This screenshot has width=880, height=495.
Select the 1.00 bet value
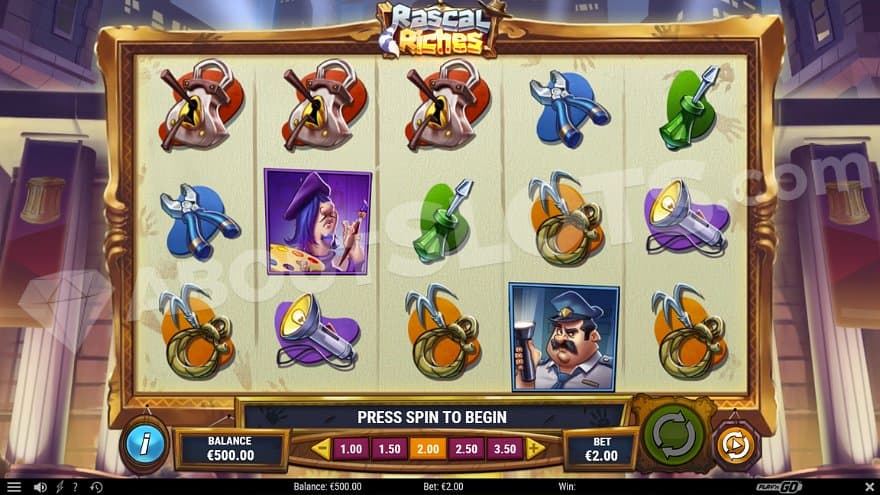coord(351,449)
